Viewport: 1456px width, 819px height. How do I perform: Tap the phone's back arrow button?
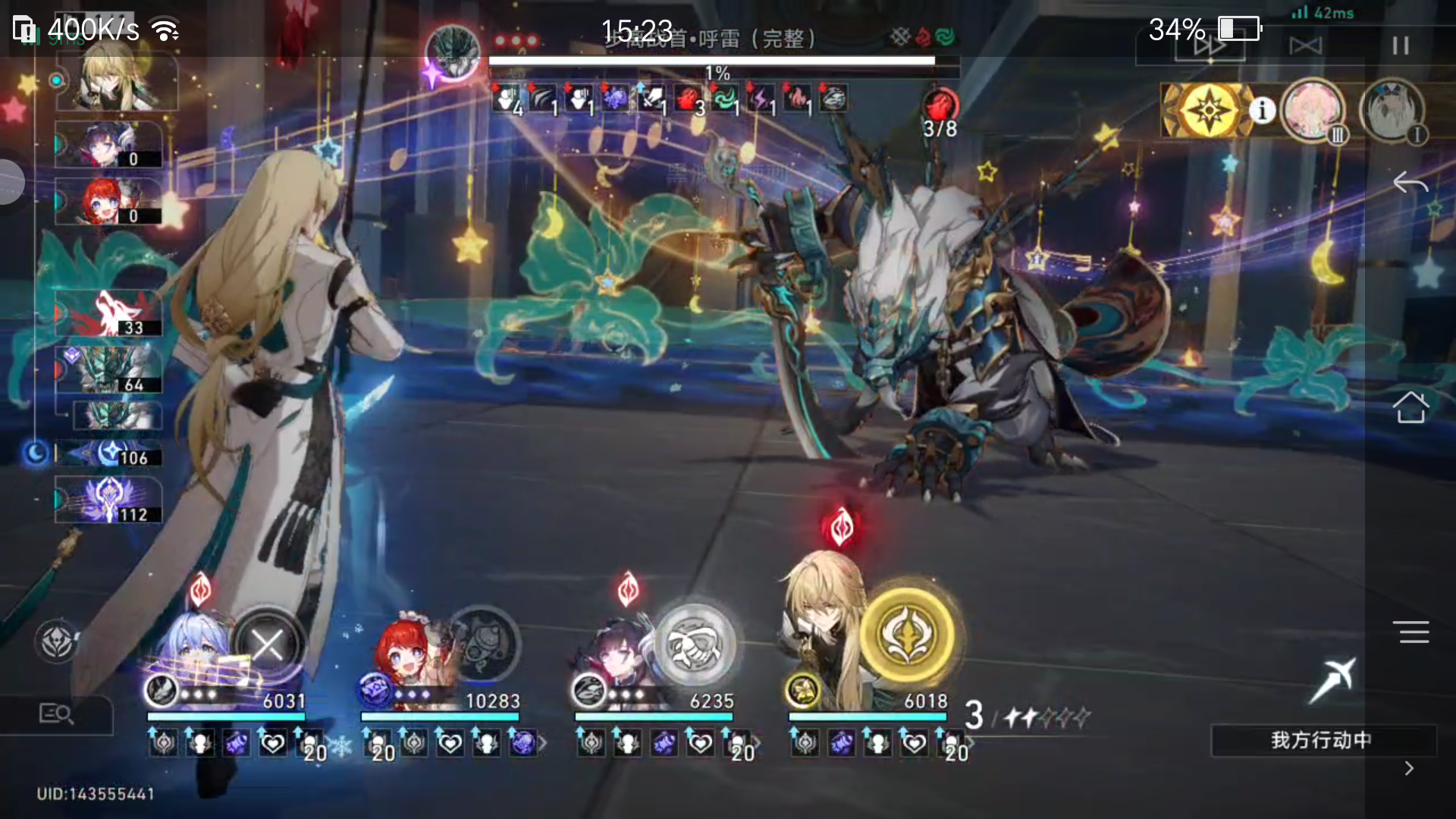[1410, 183]
